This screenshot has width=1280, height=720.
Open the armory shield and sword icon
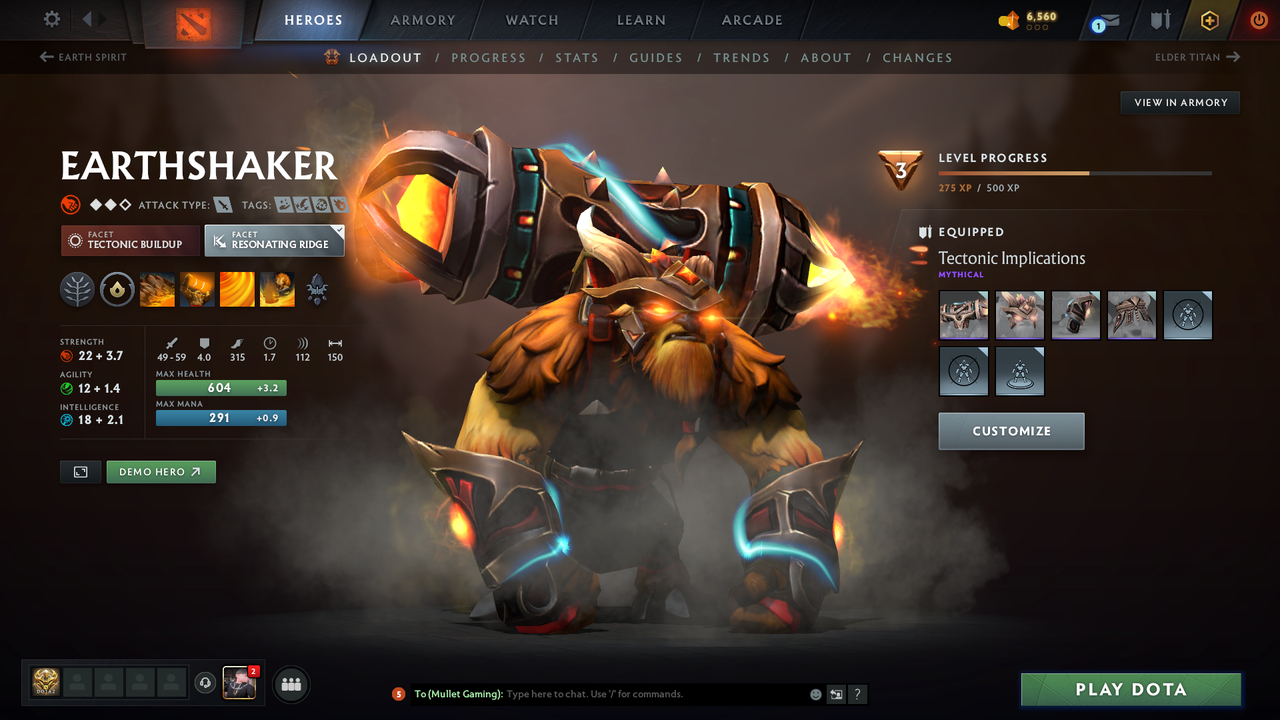[x=1161, y=19]
